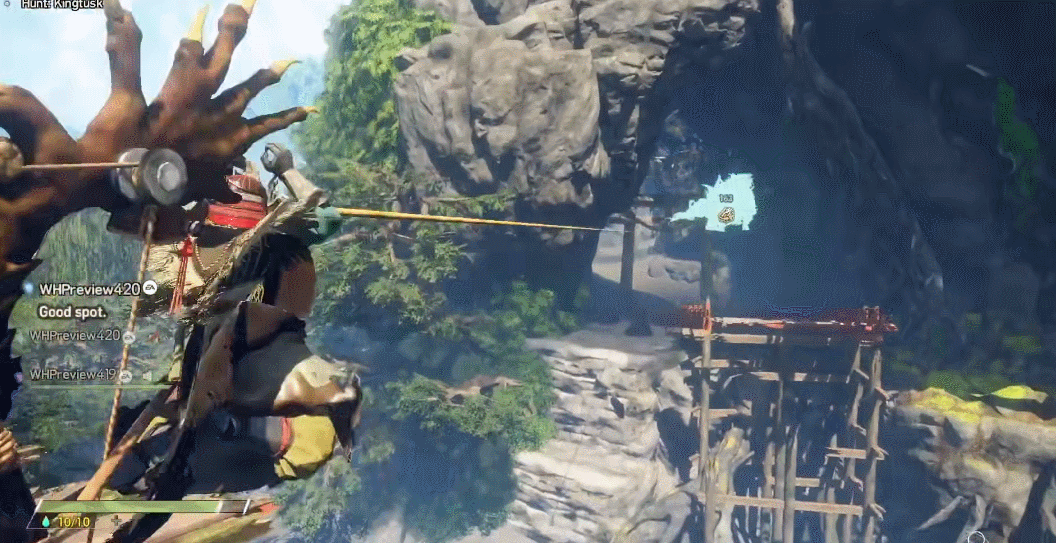The height and width of the screenshot is (543, 1056).
Task: Click the target monster waypoint marker
Action: click(x=725, y=213)
